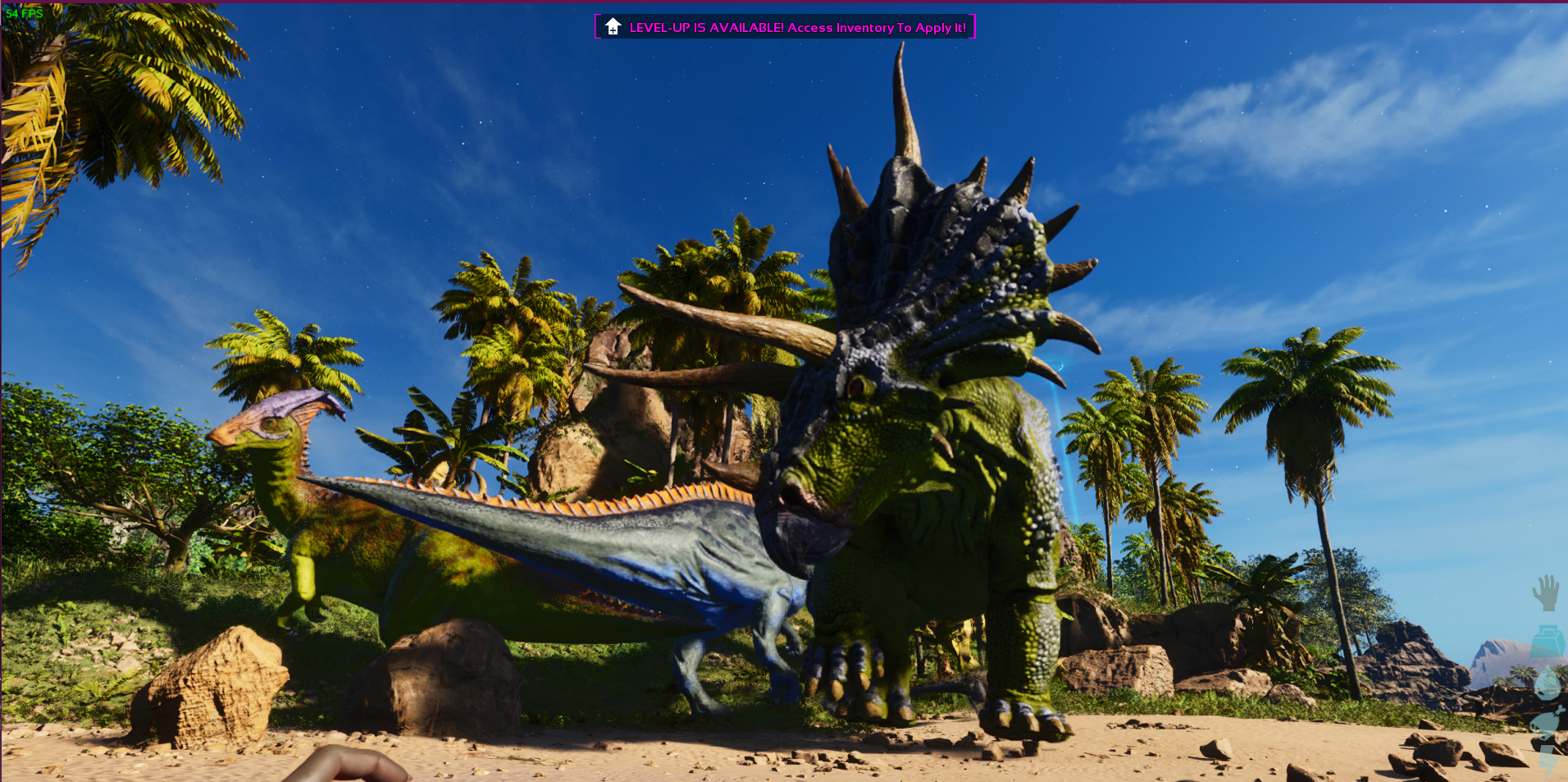This screenshot has height=782, width=1568.
Task: Click the weight status icon
Action: 1547,641
